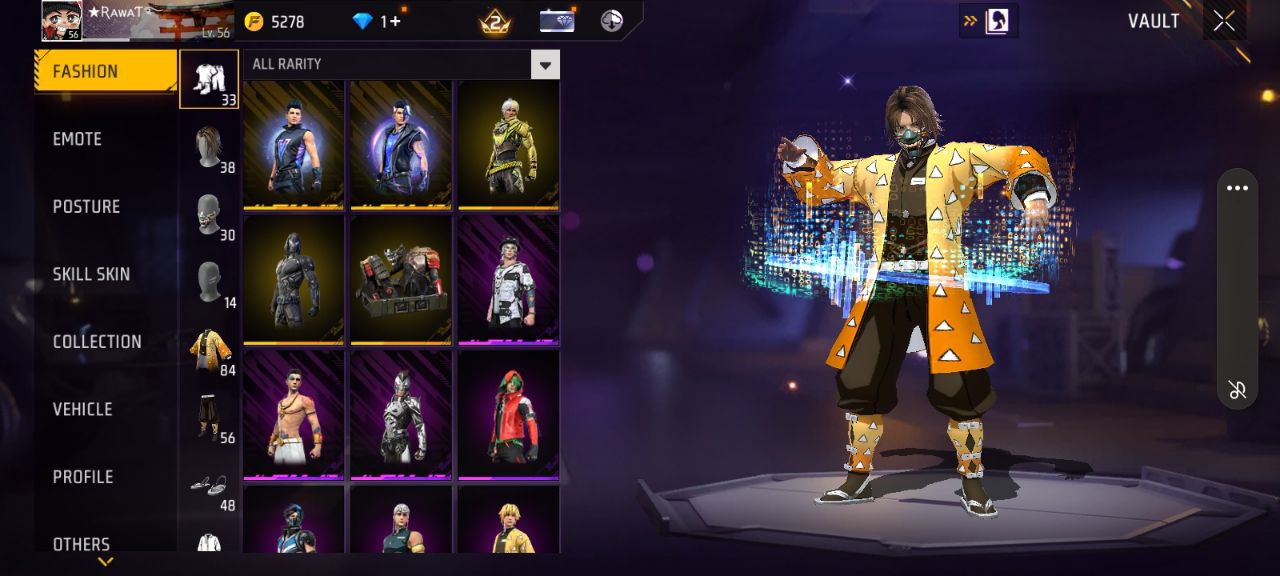Choose the silver armored bundle

pos(401,413)
